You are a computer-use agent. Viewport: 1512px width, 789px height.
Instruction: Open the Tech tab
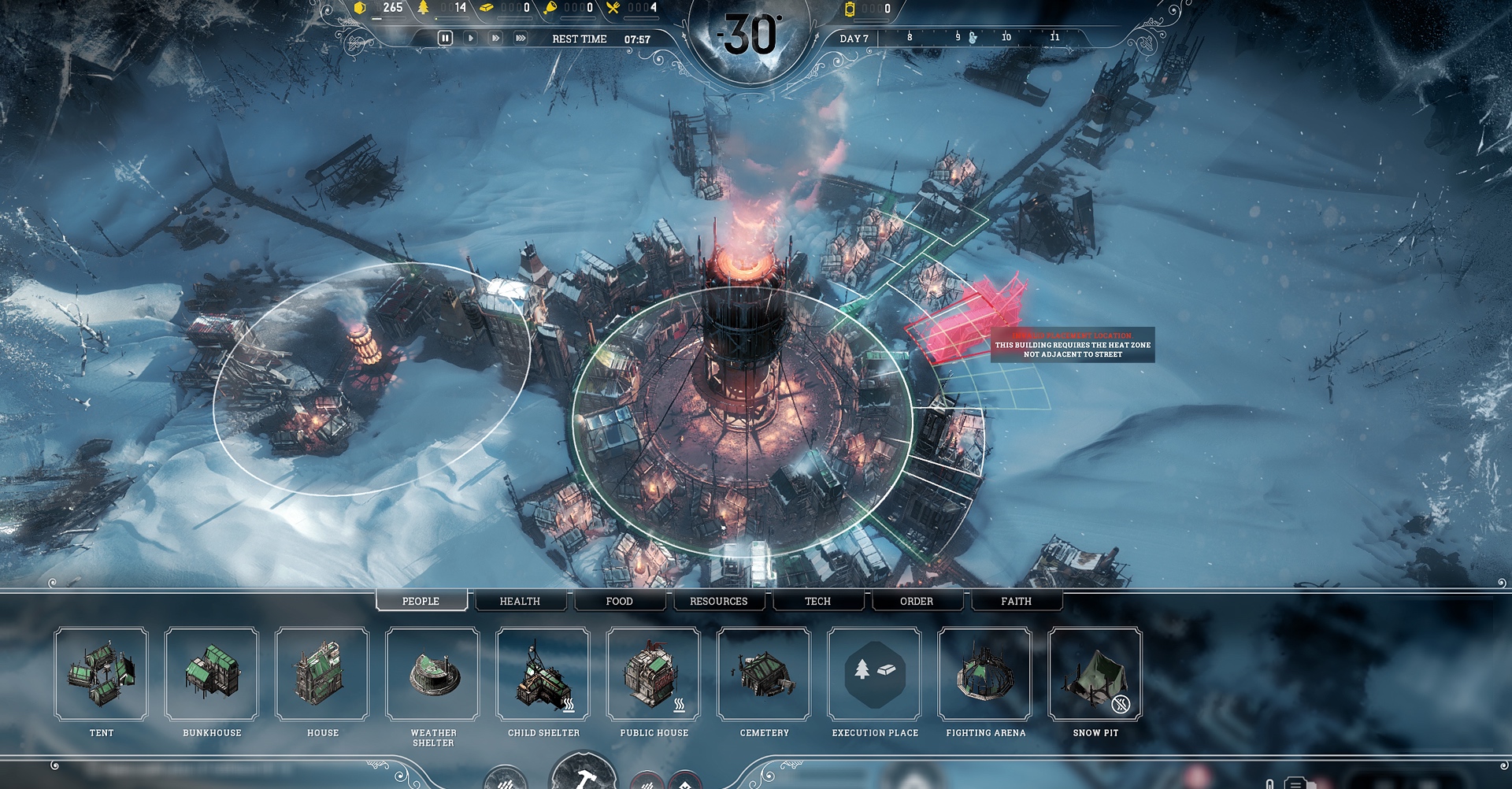817,601
